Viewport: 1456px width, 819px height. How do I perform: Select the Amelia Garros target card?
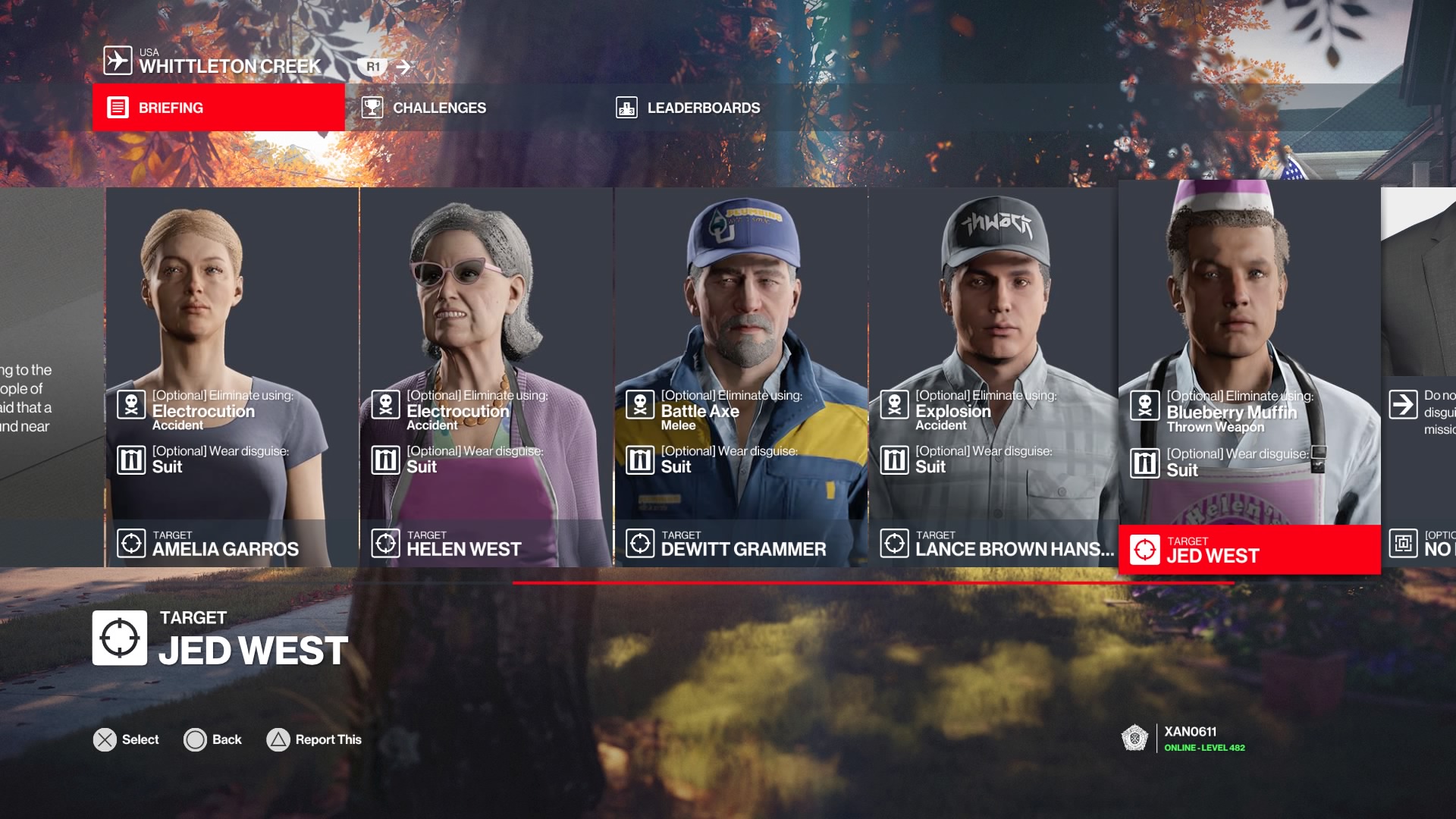tap(231, 377)
